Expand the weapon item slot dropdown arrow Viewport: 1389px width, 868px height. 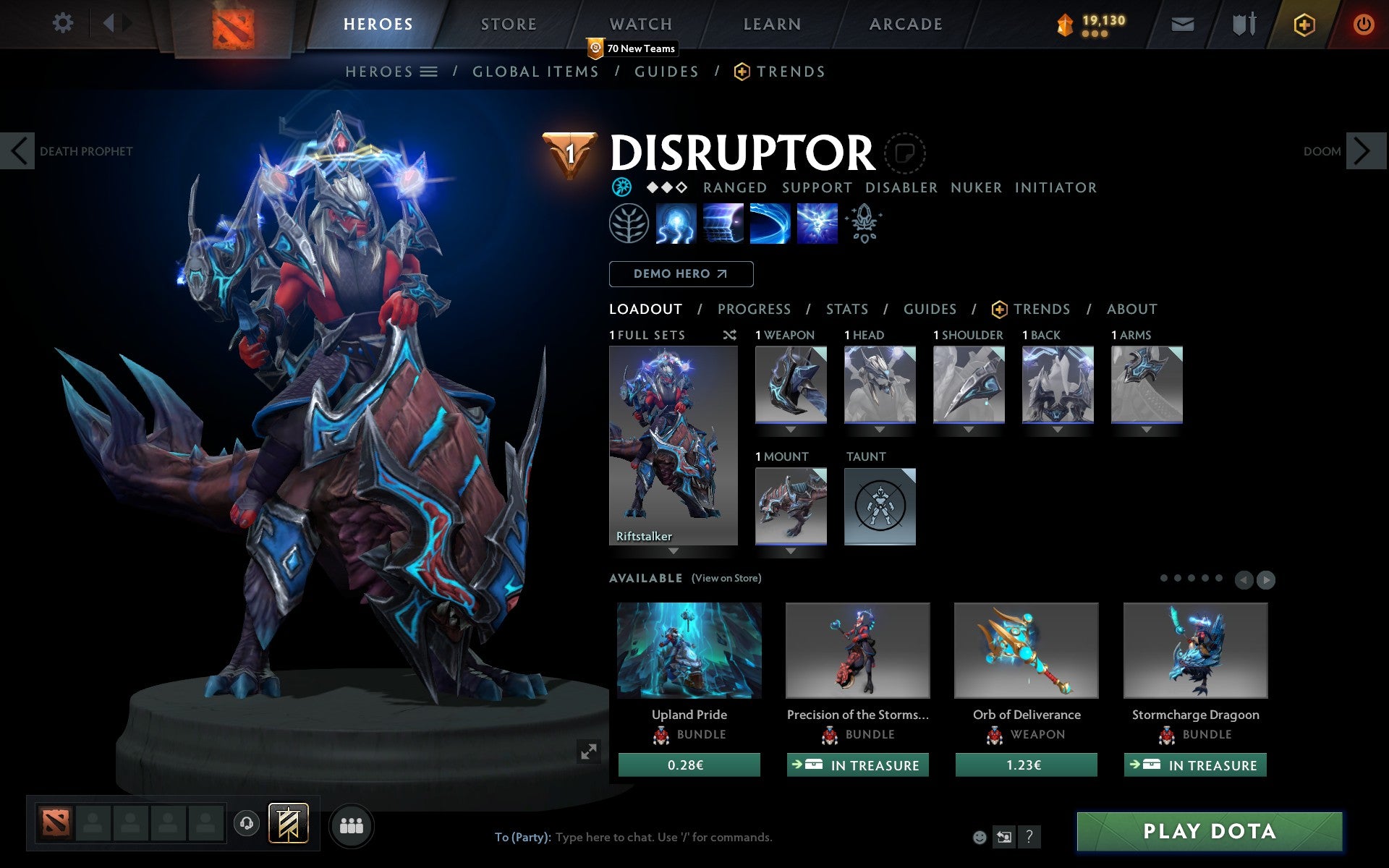790,427
